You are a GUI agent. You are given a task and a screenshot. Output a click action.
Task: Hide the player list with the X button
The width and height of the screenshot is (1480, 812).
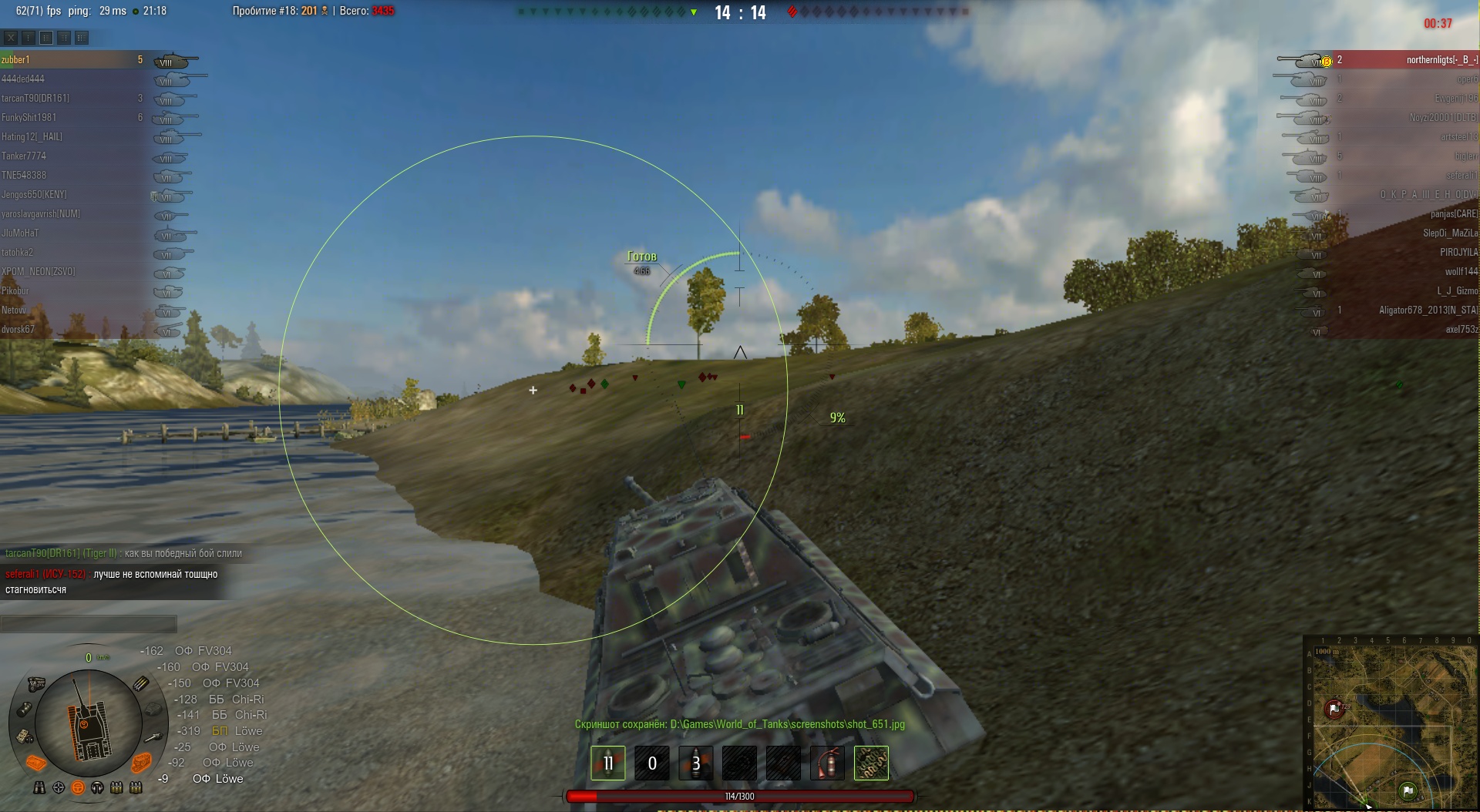coord(10,37)
